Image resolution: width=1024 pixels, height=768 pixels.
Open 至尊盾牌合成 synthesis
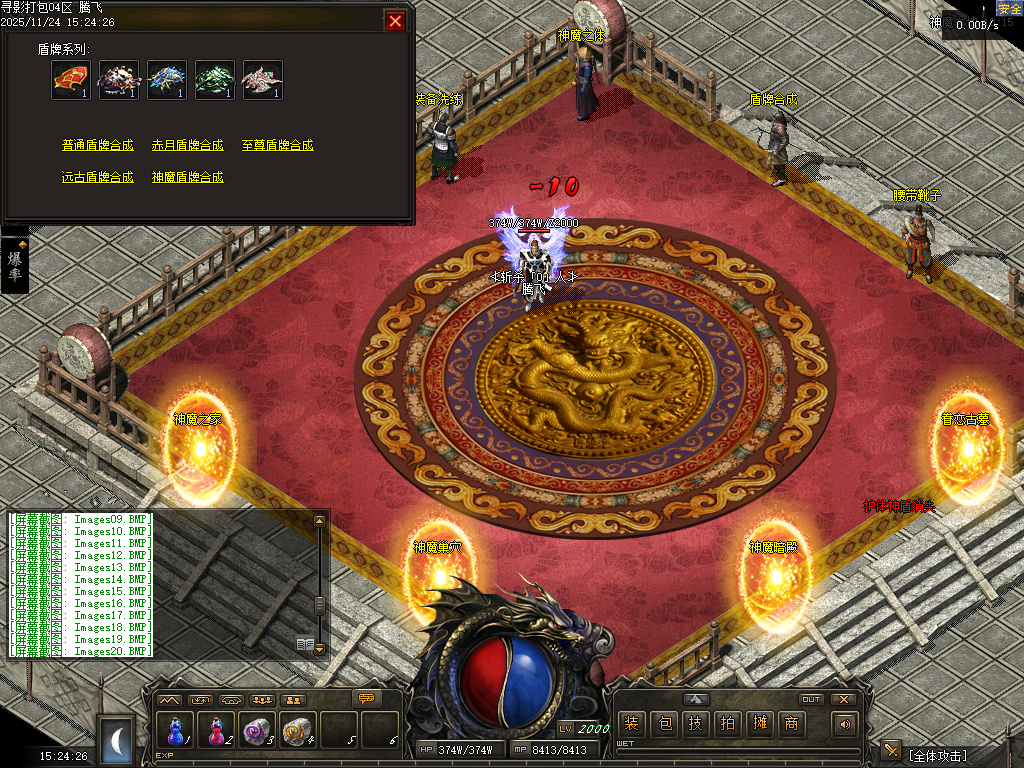click(278, 145)
